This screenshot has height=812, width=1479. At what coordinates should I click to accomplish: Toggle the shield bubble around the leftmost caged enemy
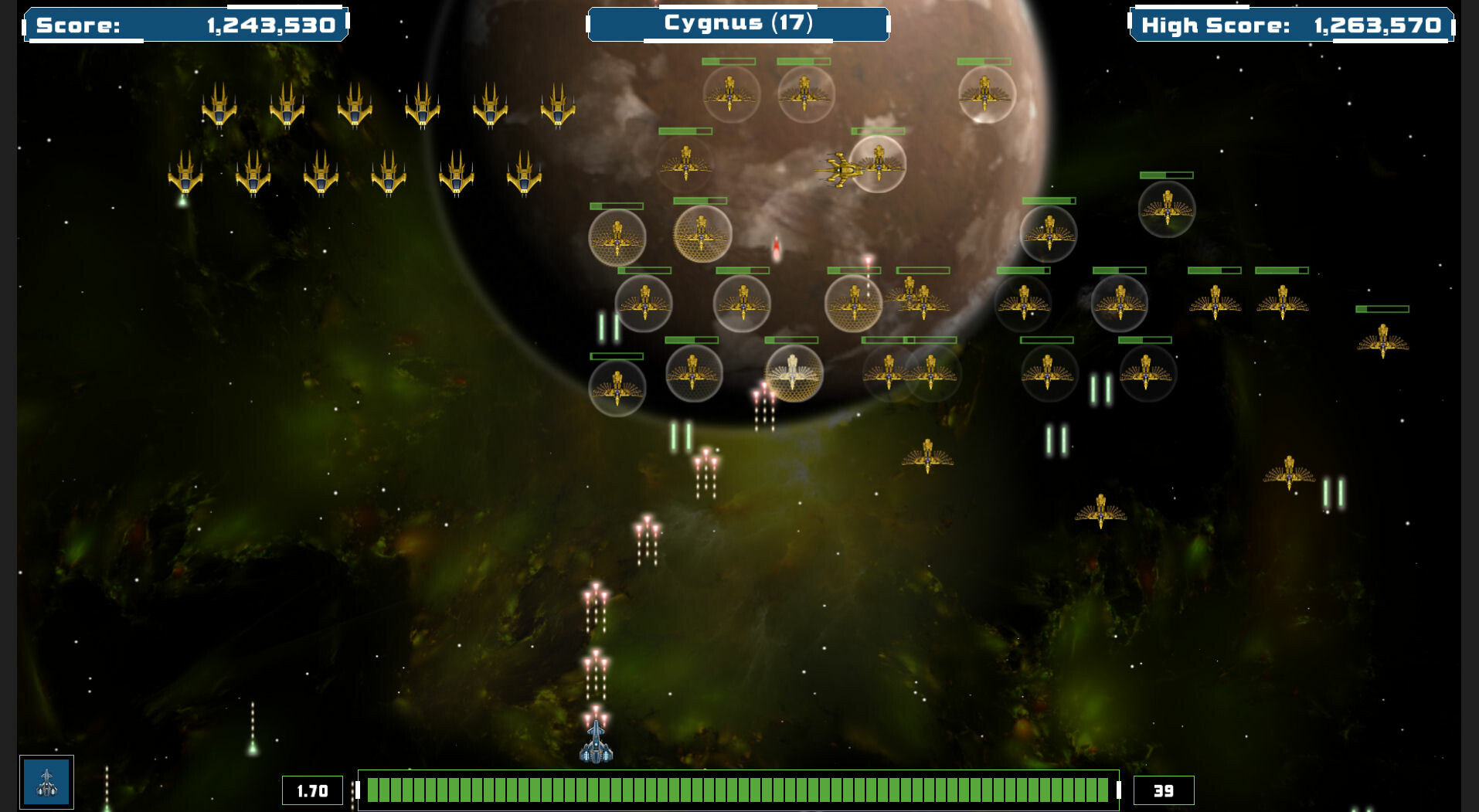tap(618, 236)
